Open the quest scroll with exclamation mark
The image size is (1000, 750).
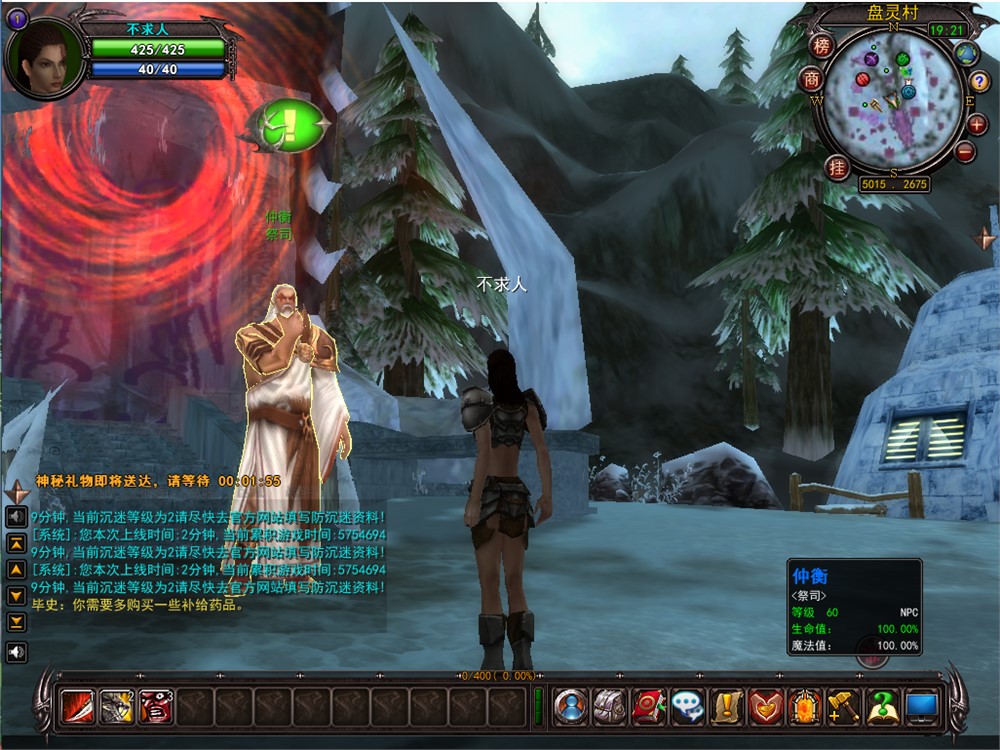727,707
